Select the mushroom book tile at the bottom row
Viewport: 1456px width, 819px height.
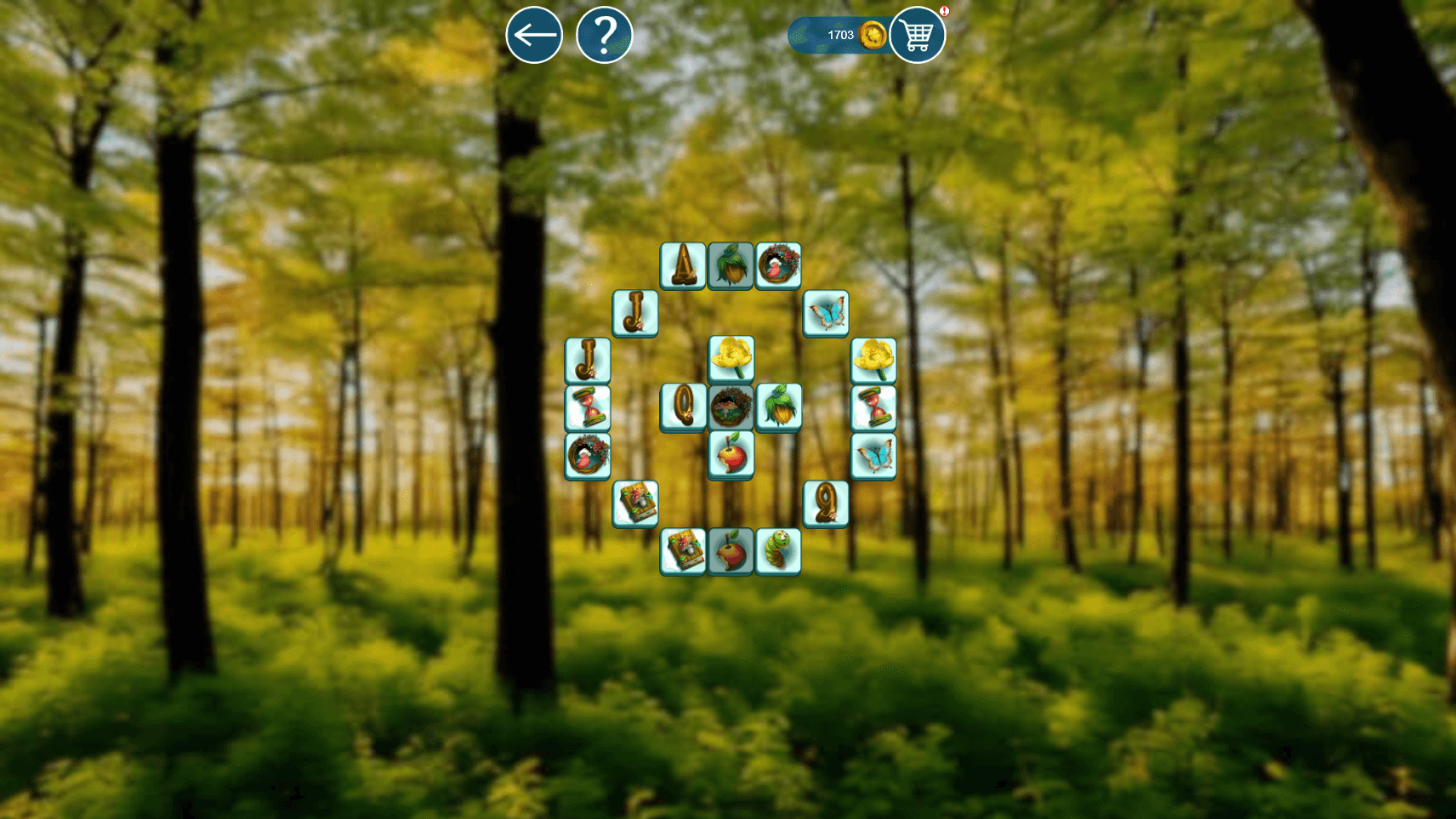pos(683,550)
